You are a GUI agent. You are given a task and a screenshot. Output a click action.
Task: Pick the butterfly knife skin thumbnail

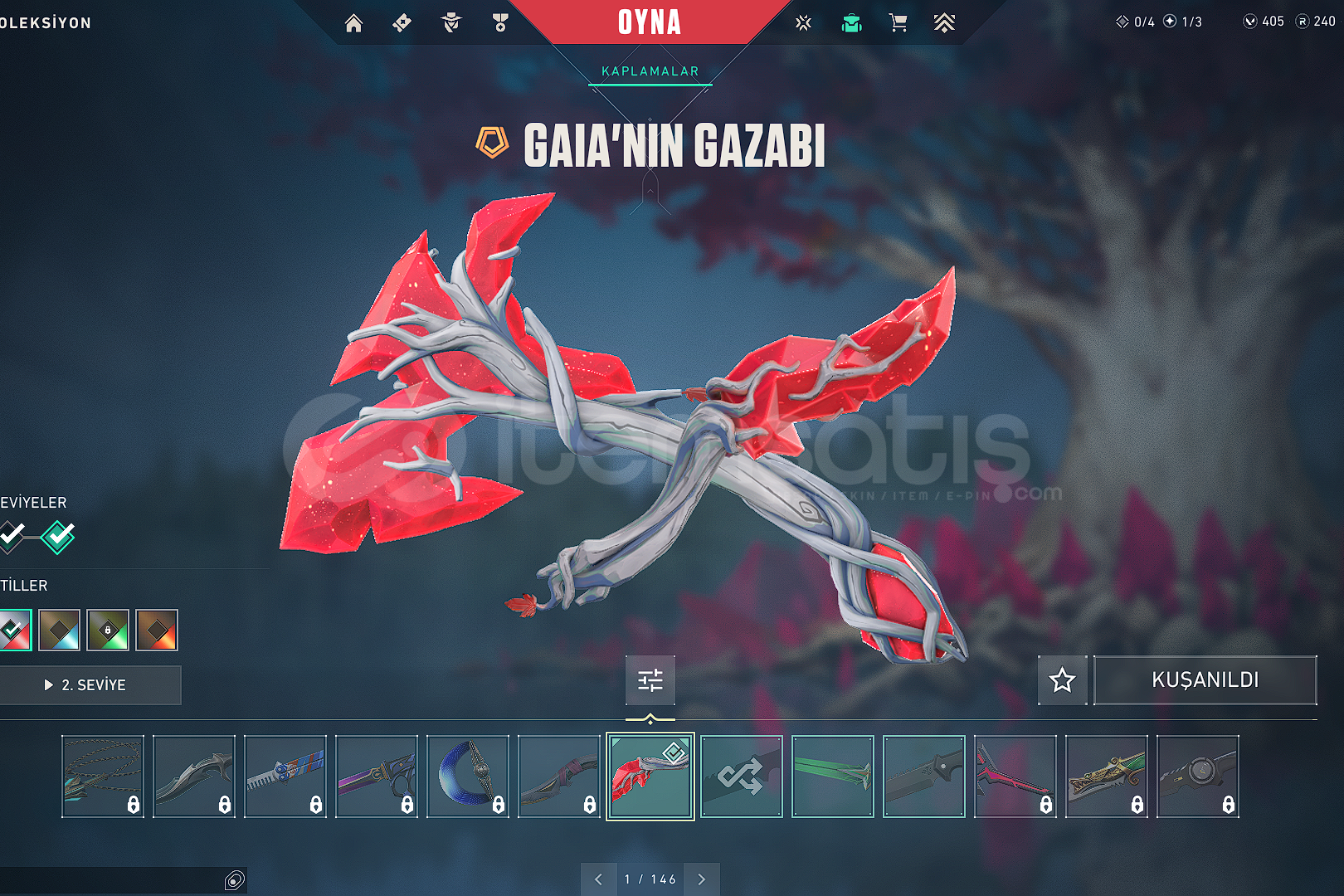tap(285, 777)
